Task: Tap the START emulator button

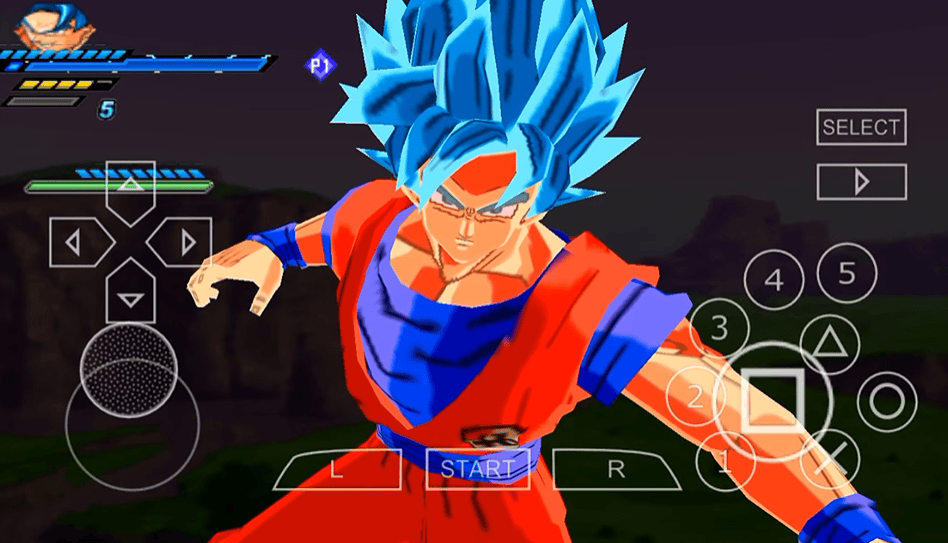Action: click(477, 468)
